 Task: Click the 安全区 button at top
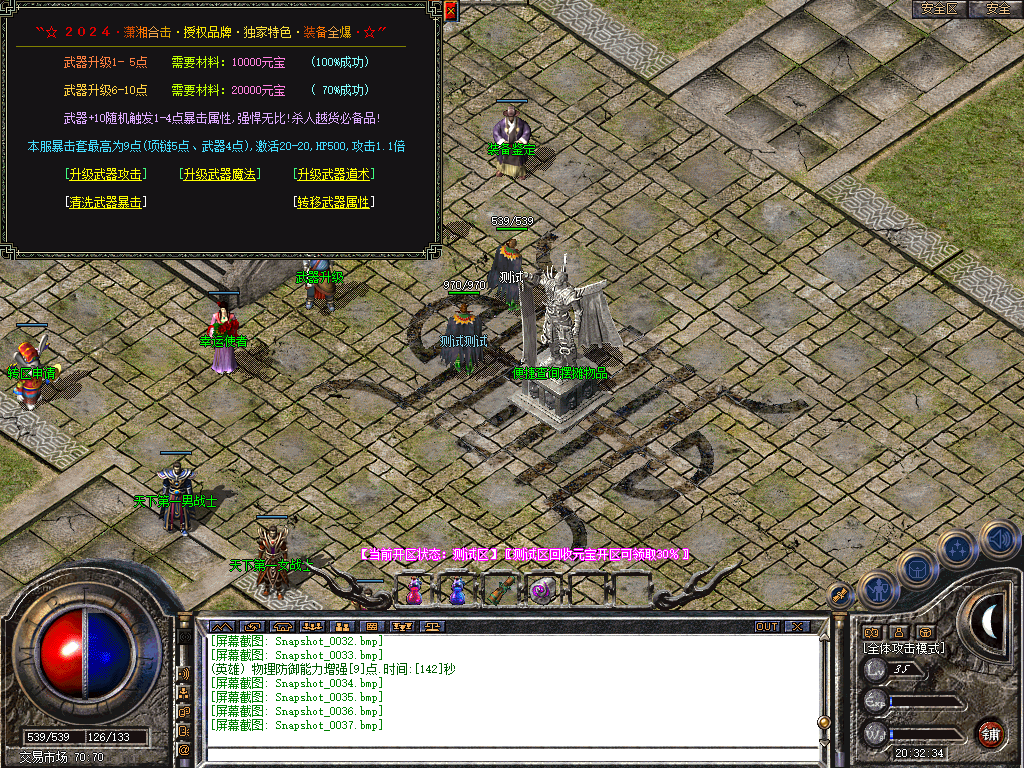939,9
